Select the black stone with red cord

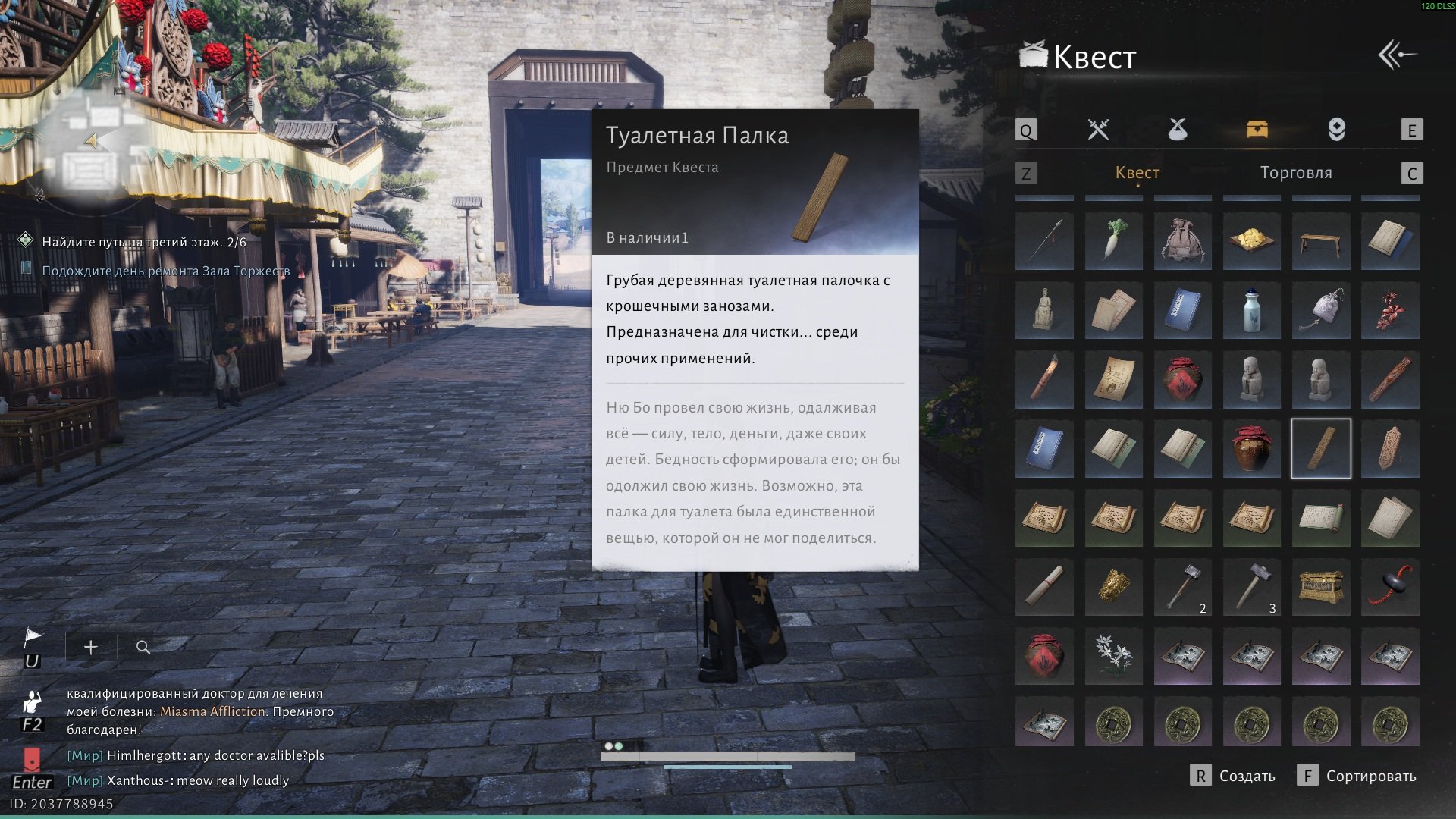click(1390, 586)
